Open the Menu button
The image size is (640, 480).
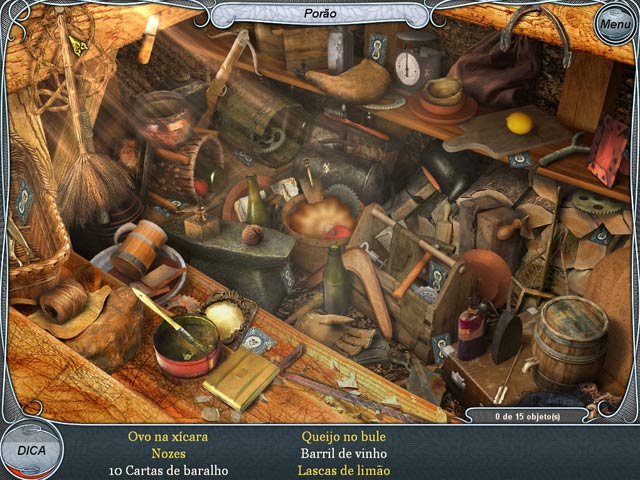614,24
